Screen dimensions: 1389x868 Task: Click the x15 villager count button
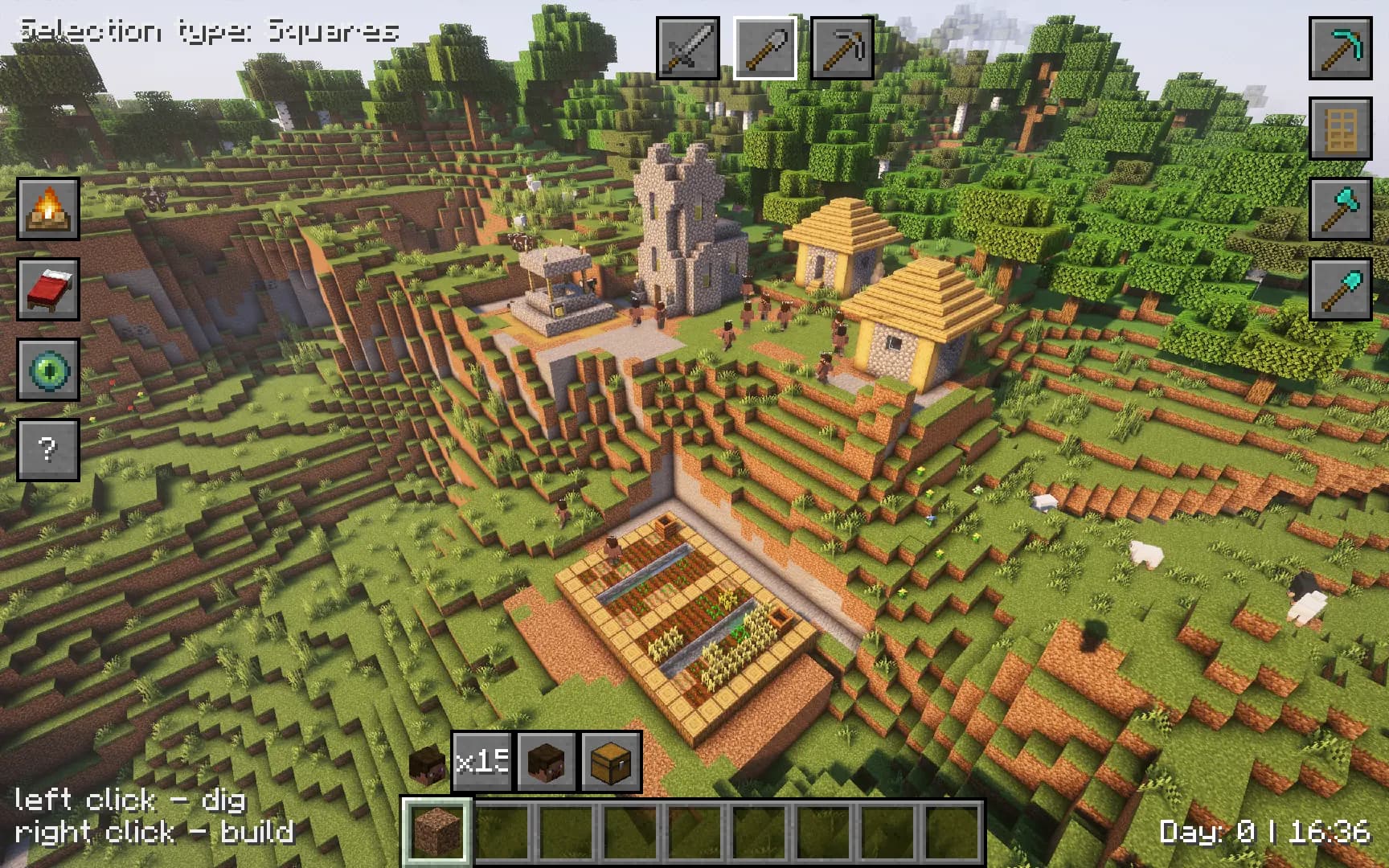(x=481, y=761)
